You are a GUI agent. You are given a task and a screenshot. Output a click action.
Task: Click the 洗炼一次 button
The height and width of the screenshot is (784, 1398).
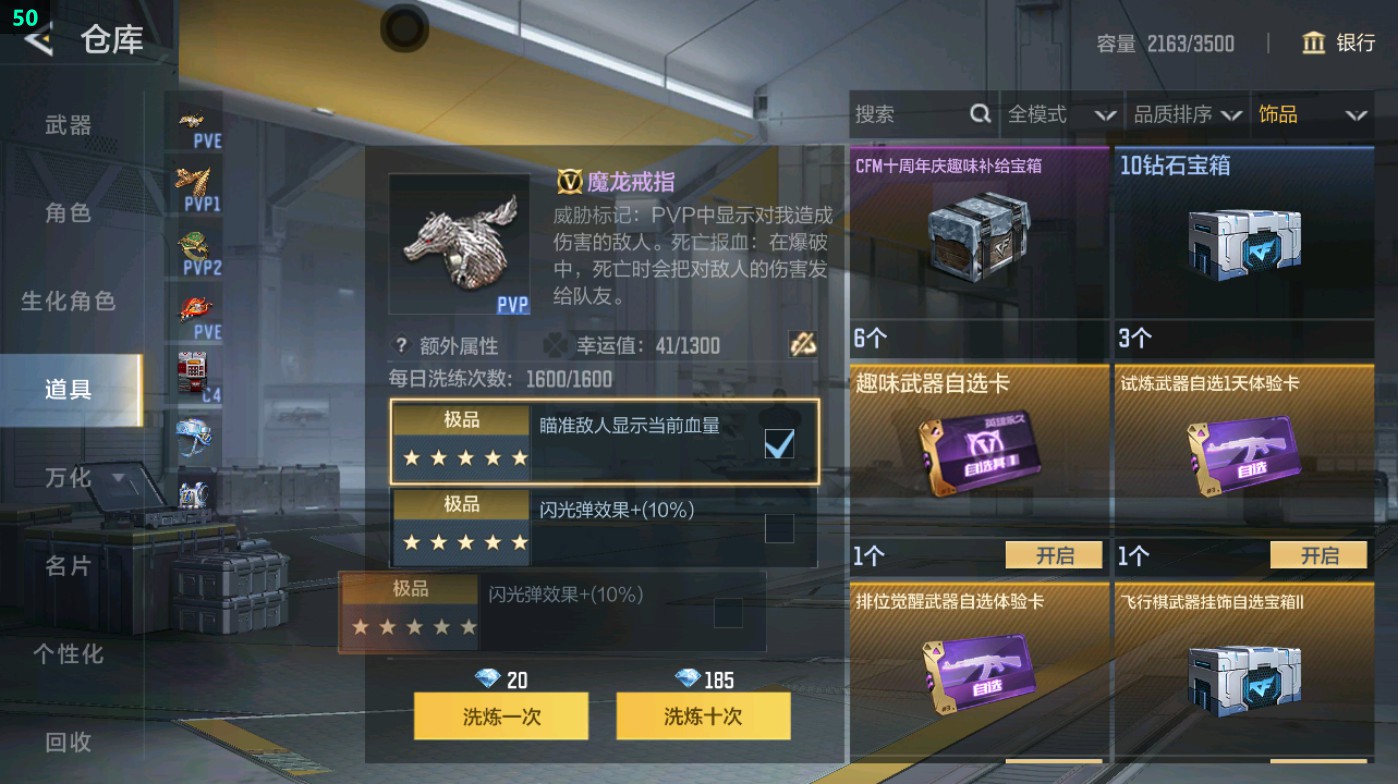click(501, 716)
